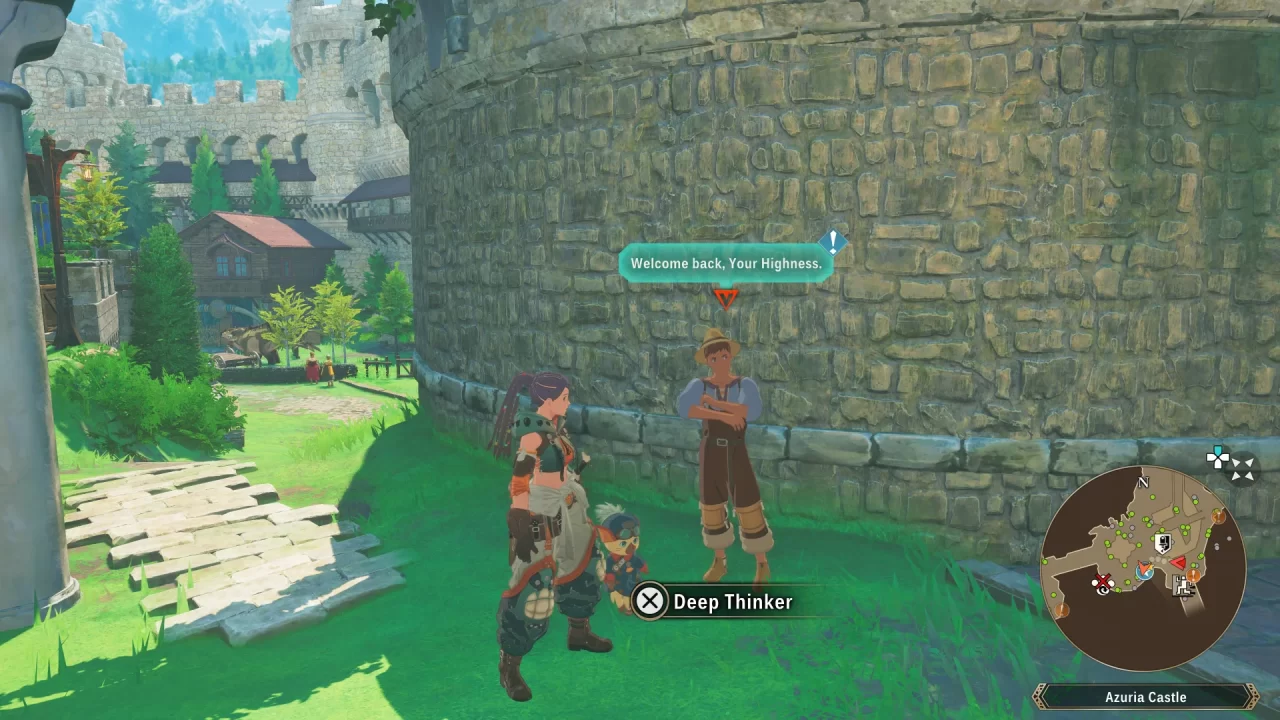Click the Welcome back, Your Highness dialogue bubble
The width and height of the screenshot is (1280, 720).
725,263
